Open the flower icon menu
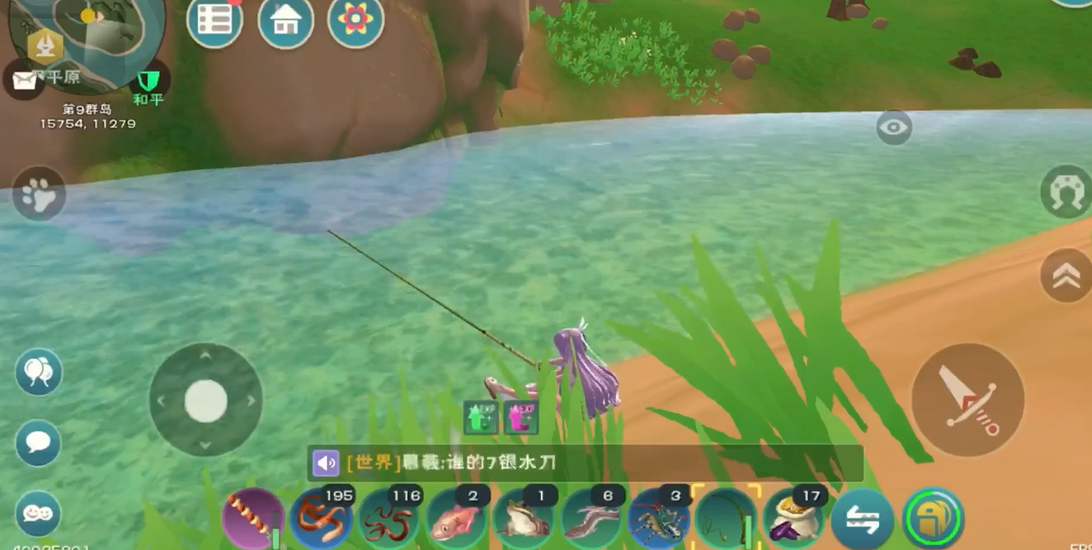1092x550 pixels. [356, 21]
